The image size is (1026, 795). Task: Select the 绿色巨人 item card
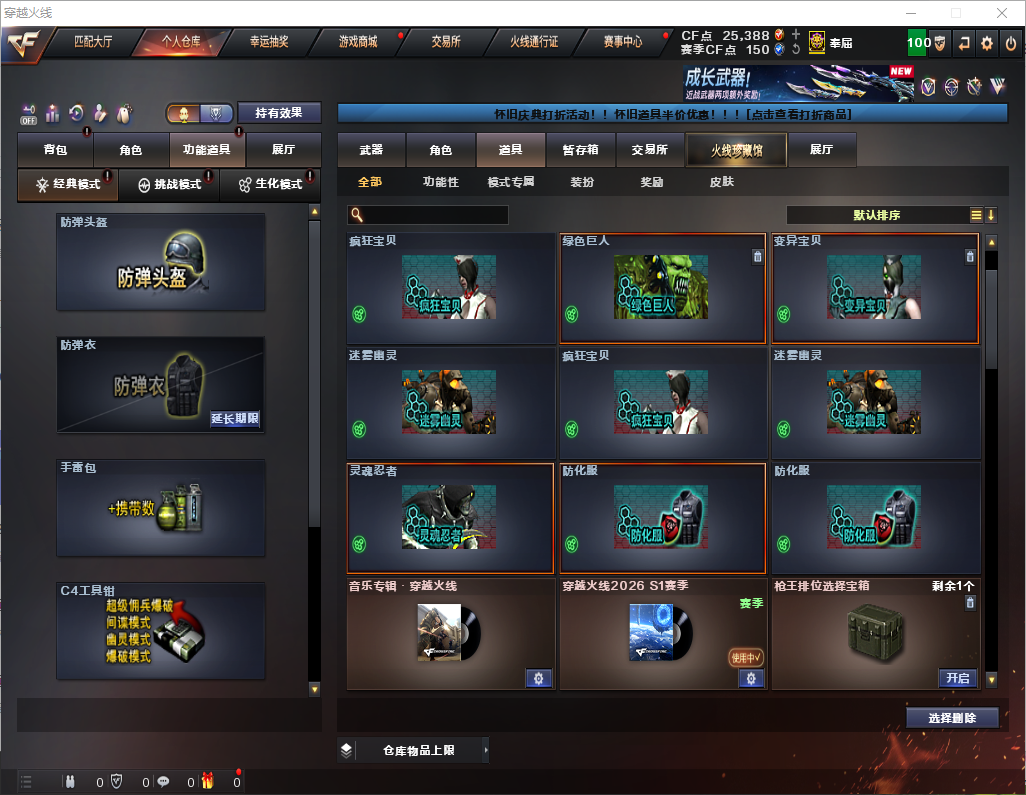[x=663, y=289]
